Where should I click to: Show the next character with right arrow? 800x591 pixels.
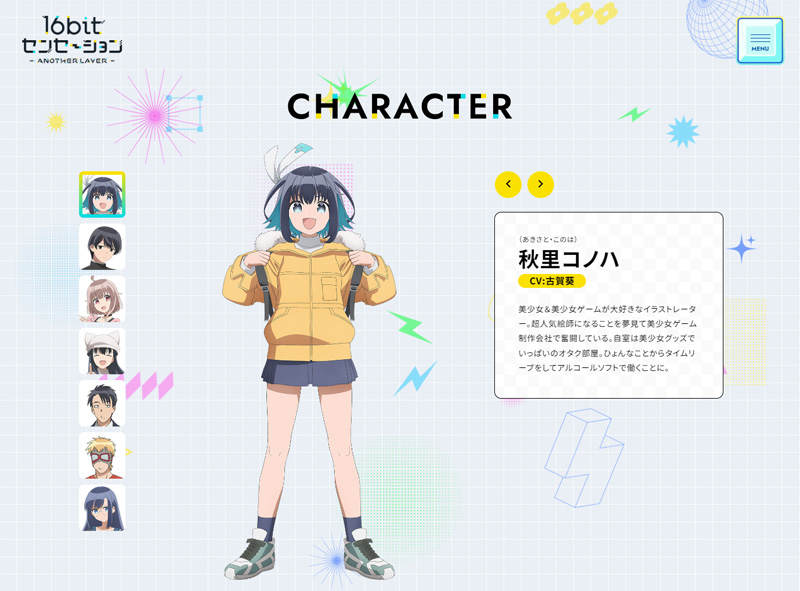click(x=540, y=184)
